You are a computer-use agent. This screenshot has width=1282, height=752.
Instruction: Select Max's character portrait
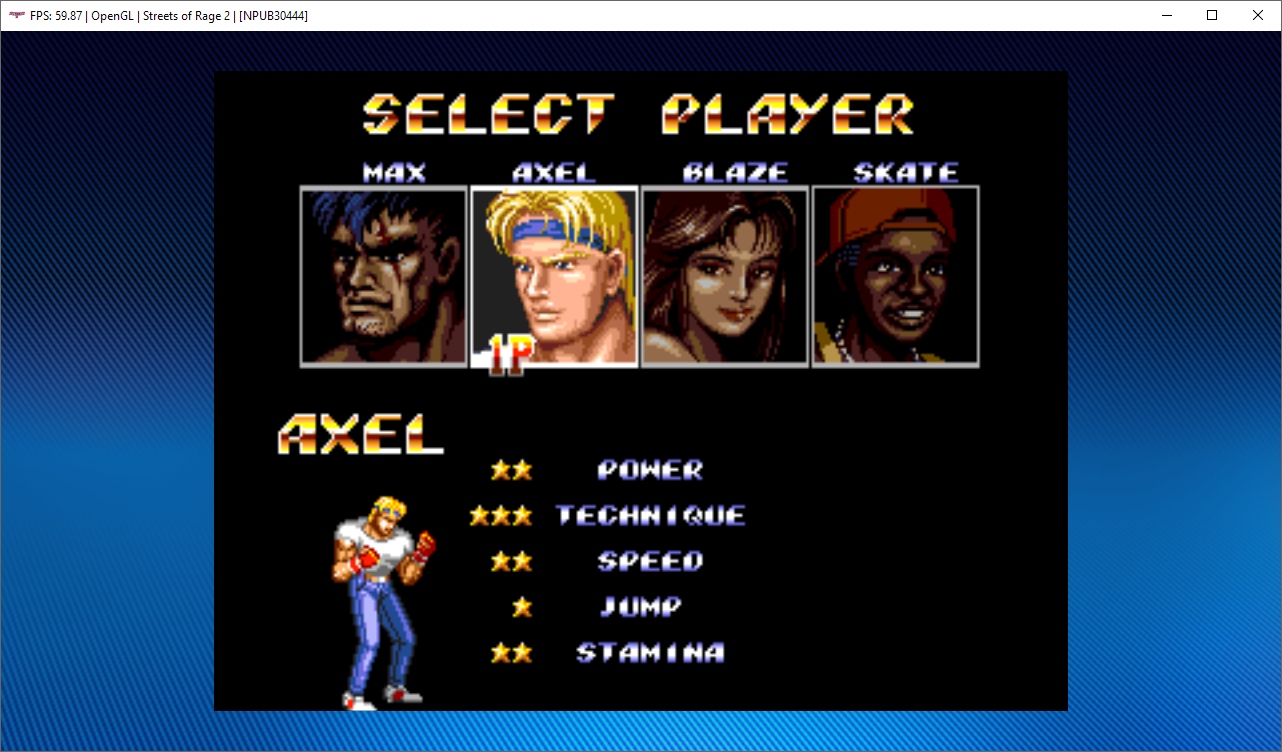pyautogui.click(x=384, y=276)
